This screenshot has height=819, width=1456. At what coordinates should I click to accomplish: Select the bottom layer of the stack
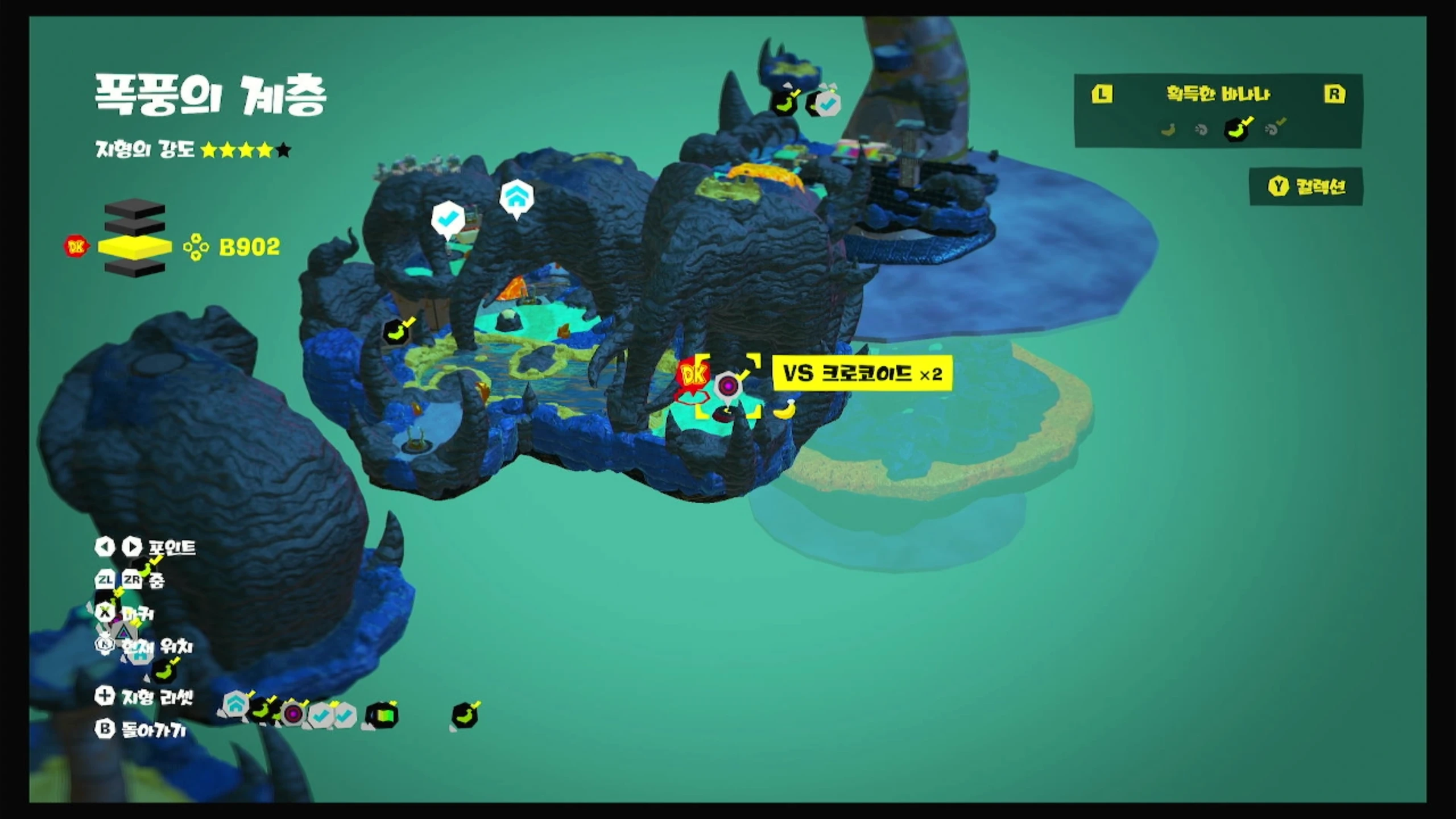[x=135, y=268]
